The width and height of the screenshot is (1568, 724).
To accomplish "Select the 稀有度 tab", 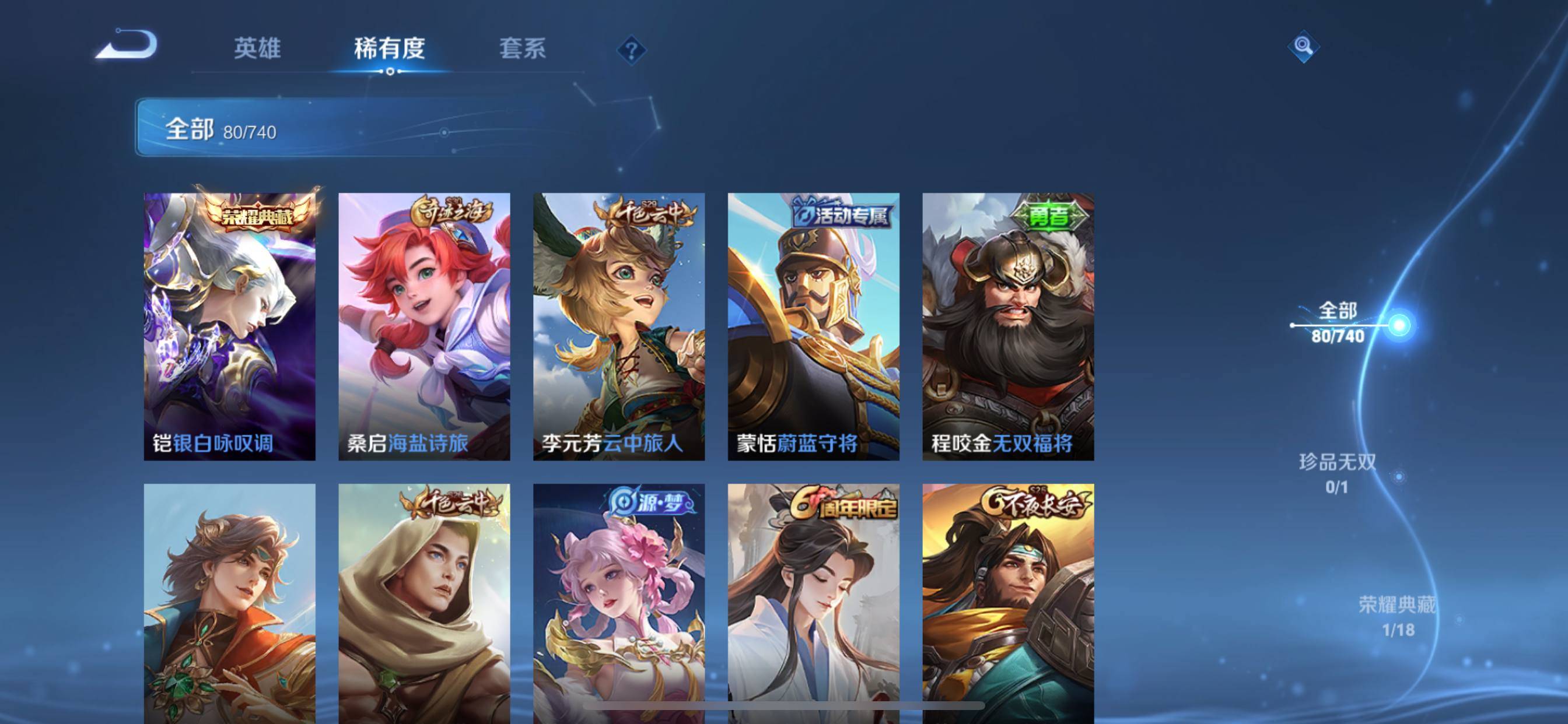I will [x=390, y=48].
